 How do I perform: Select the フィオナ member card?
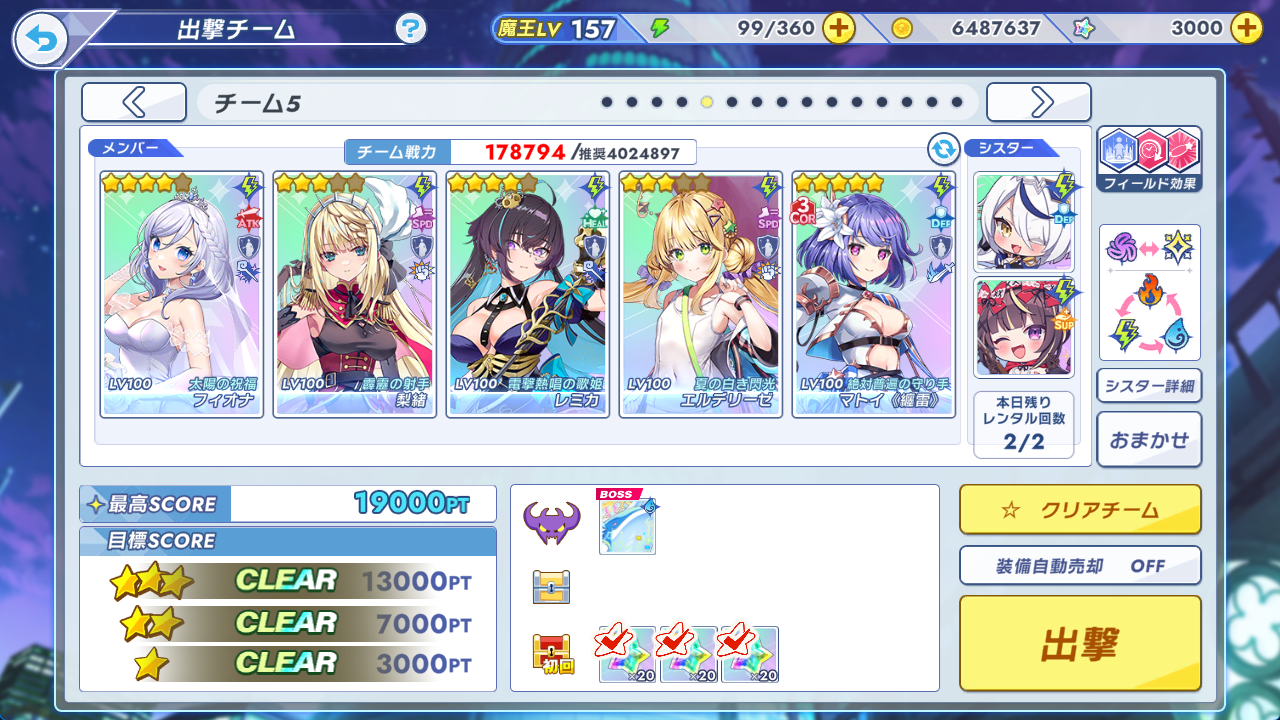tap(181, 294)
